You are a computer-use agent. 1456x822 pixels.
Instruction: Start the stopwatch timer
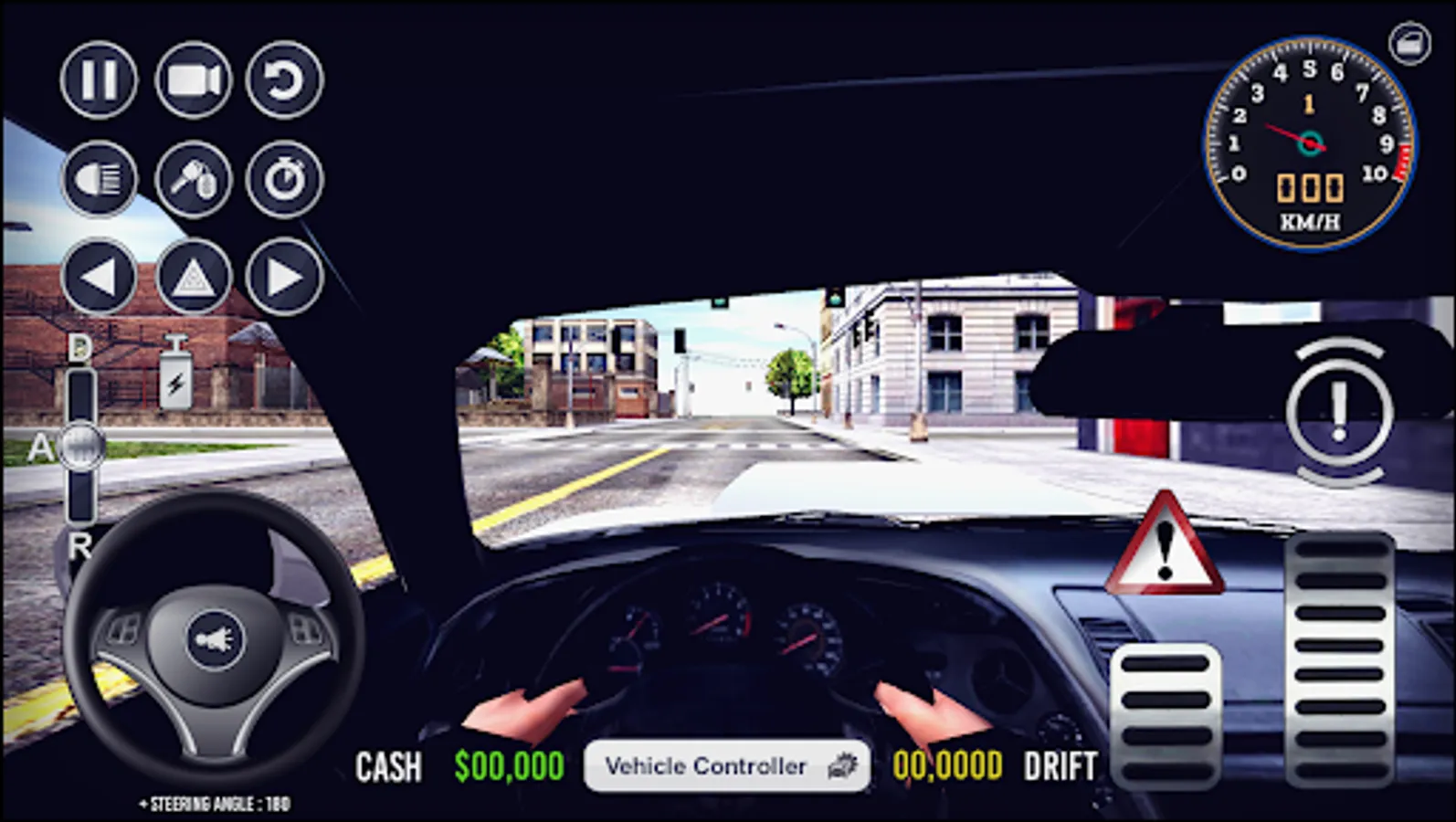283,179
